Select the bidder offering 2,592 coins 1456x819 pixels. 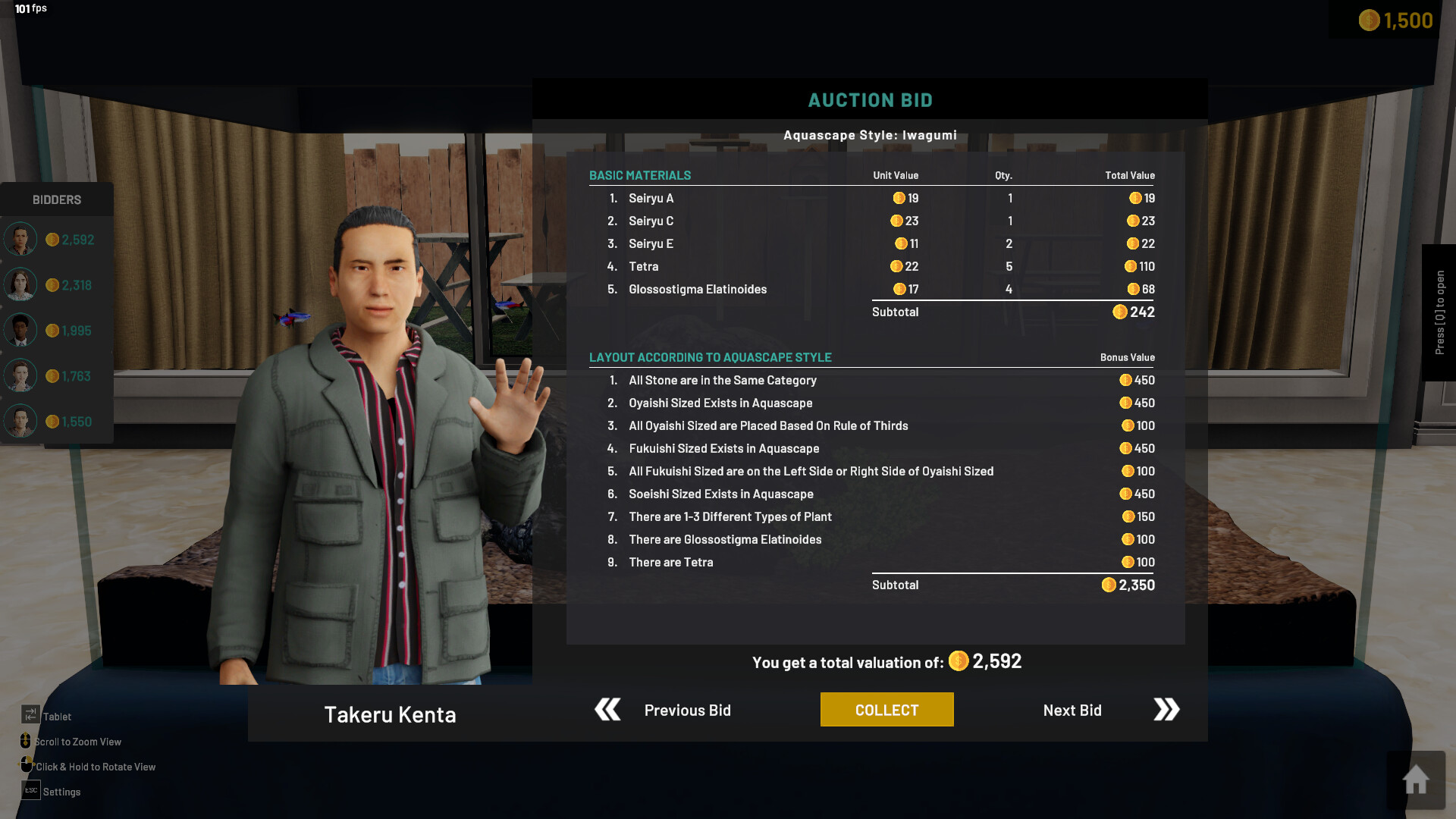pos(57,240)
